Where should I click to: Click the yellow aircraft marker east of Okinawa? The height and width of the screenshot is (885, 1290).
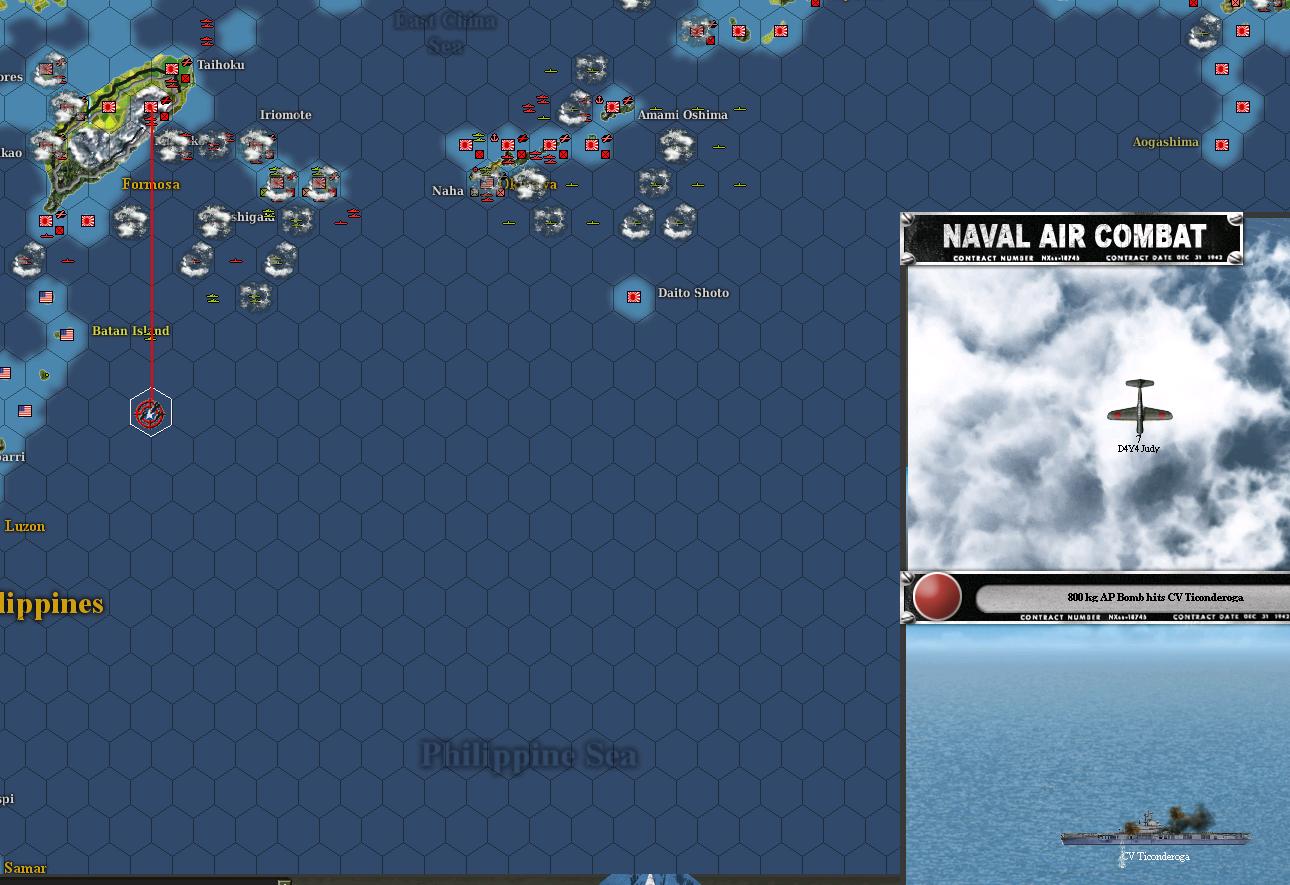coord(572,184)
